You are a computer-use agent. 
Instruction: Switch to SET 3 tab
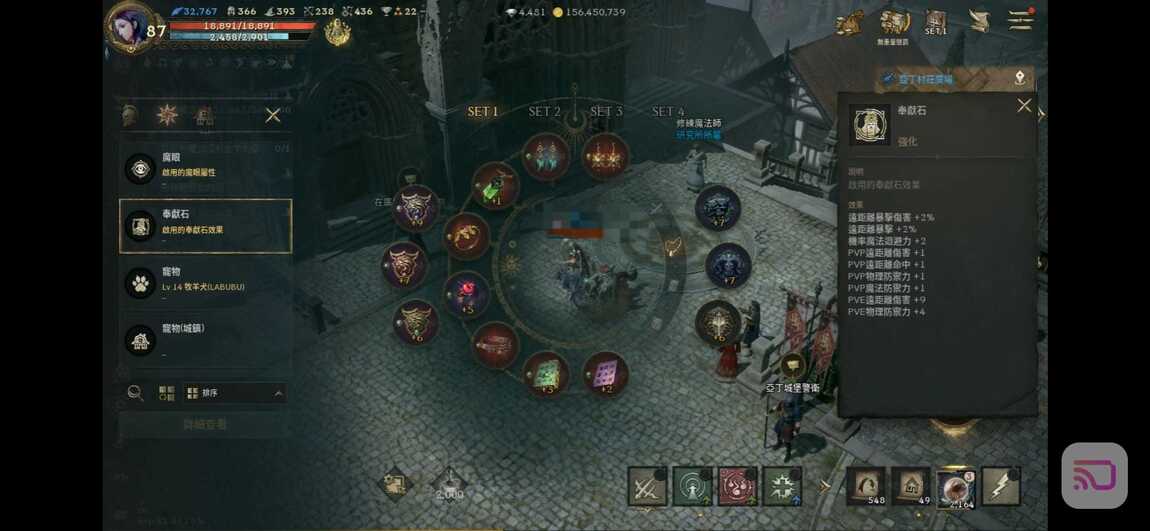[606, 112]
